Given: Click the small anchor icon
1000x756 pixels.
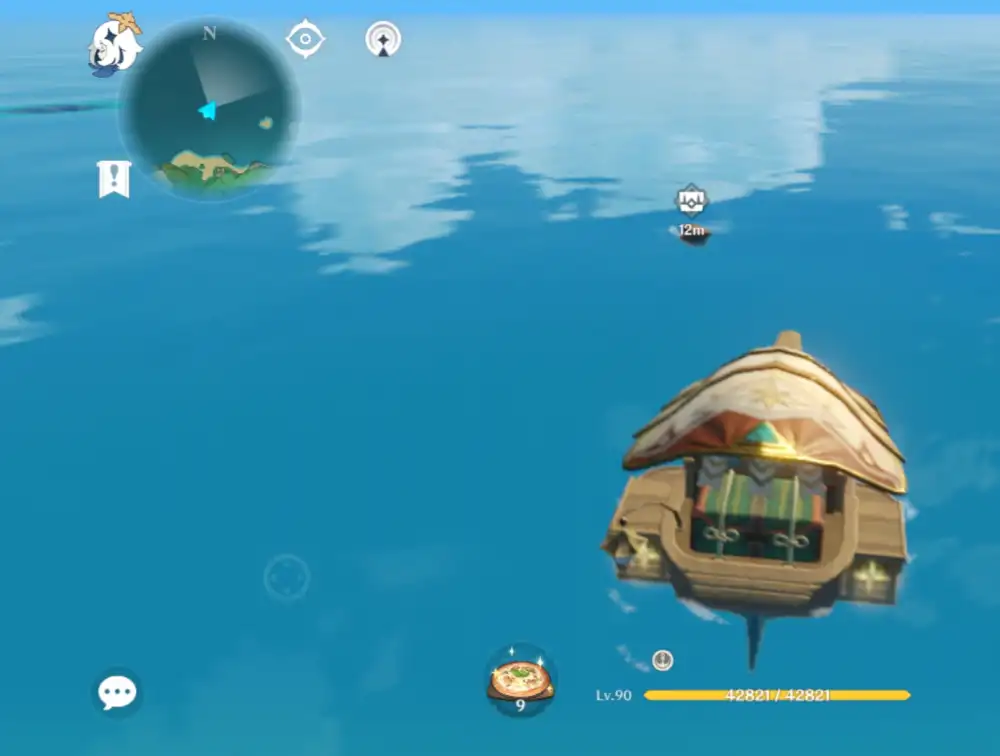Looking at the screenshot, I should tap(662, 660).
